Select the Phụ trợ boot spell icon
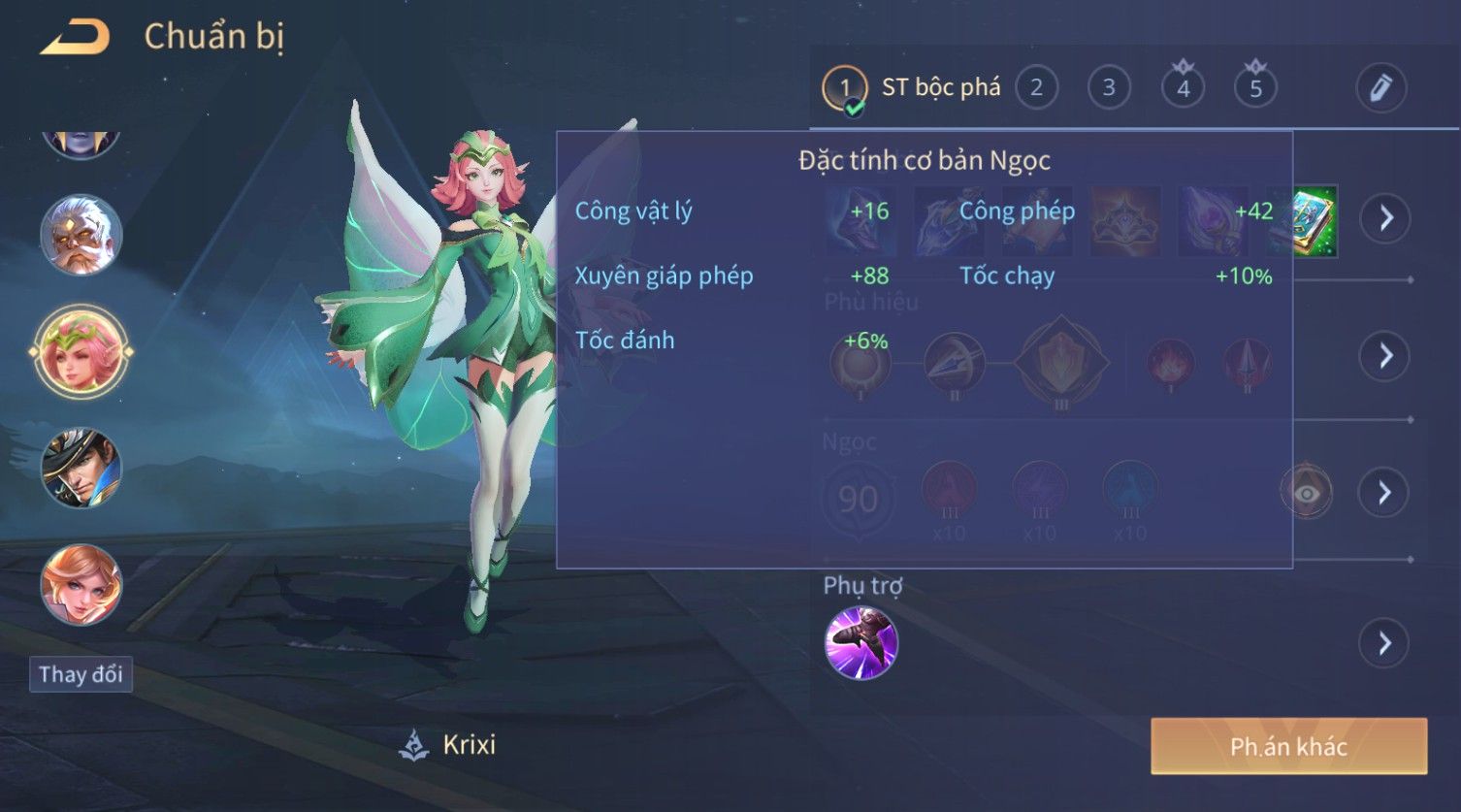Screen dimensions: 1461x812 pyautogui.click(x=860, y=643)
